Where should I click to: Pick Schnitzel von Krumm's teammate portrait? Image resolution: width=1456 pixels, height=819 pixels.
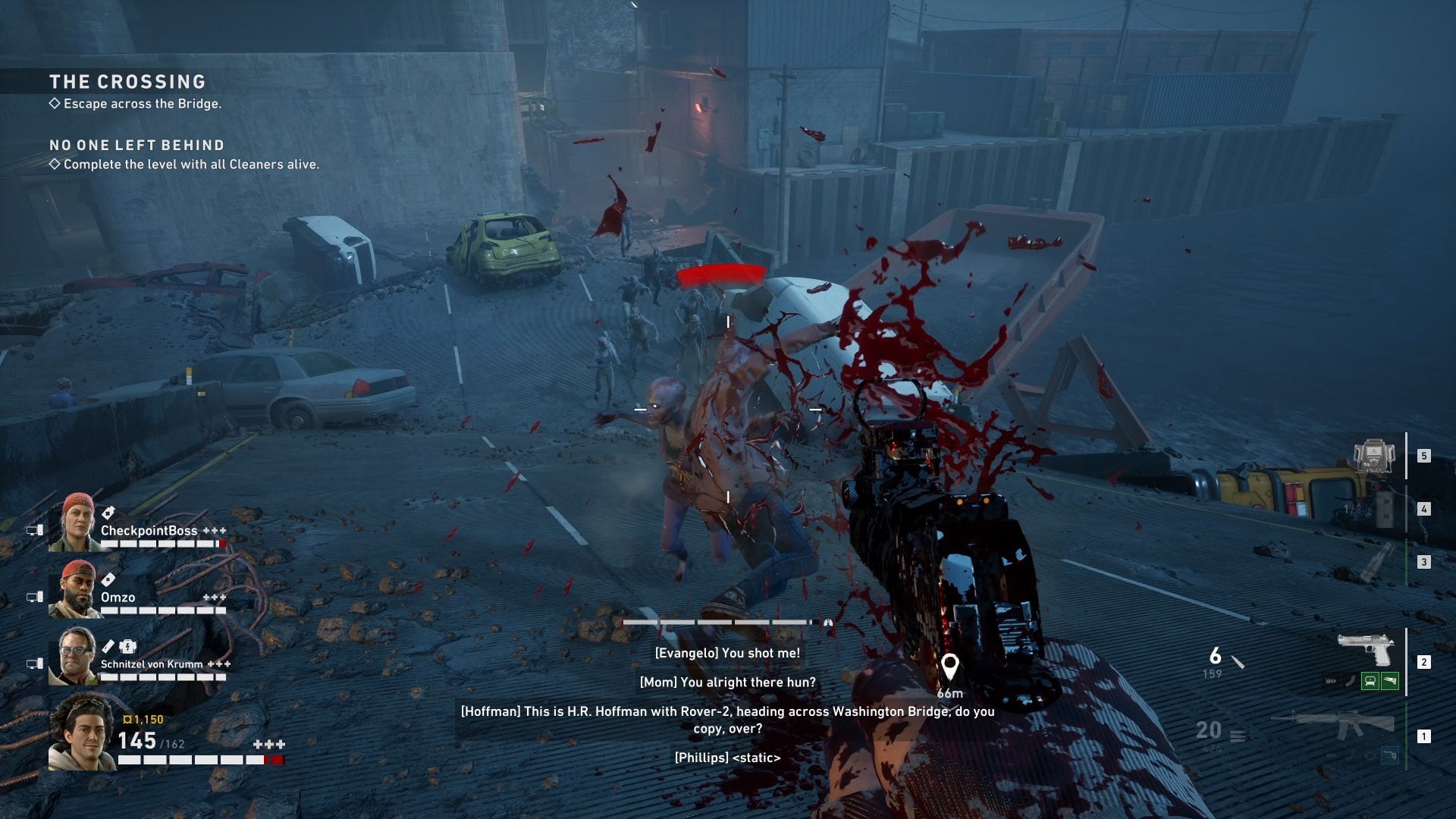[x=74, y=656]
